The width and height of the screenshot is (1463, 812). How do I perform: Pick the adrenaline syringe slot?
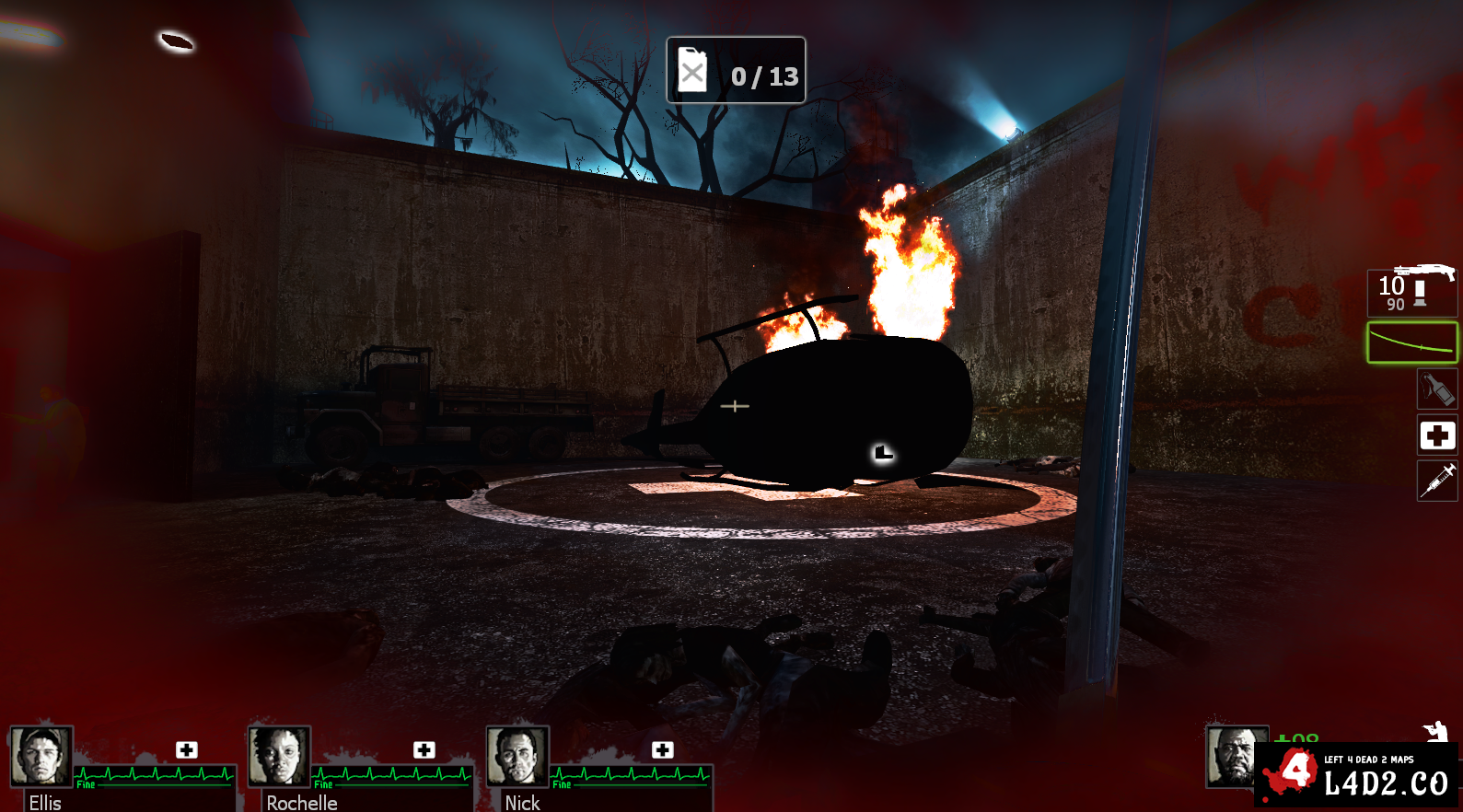coord(1436,481)
